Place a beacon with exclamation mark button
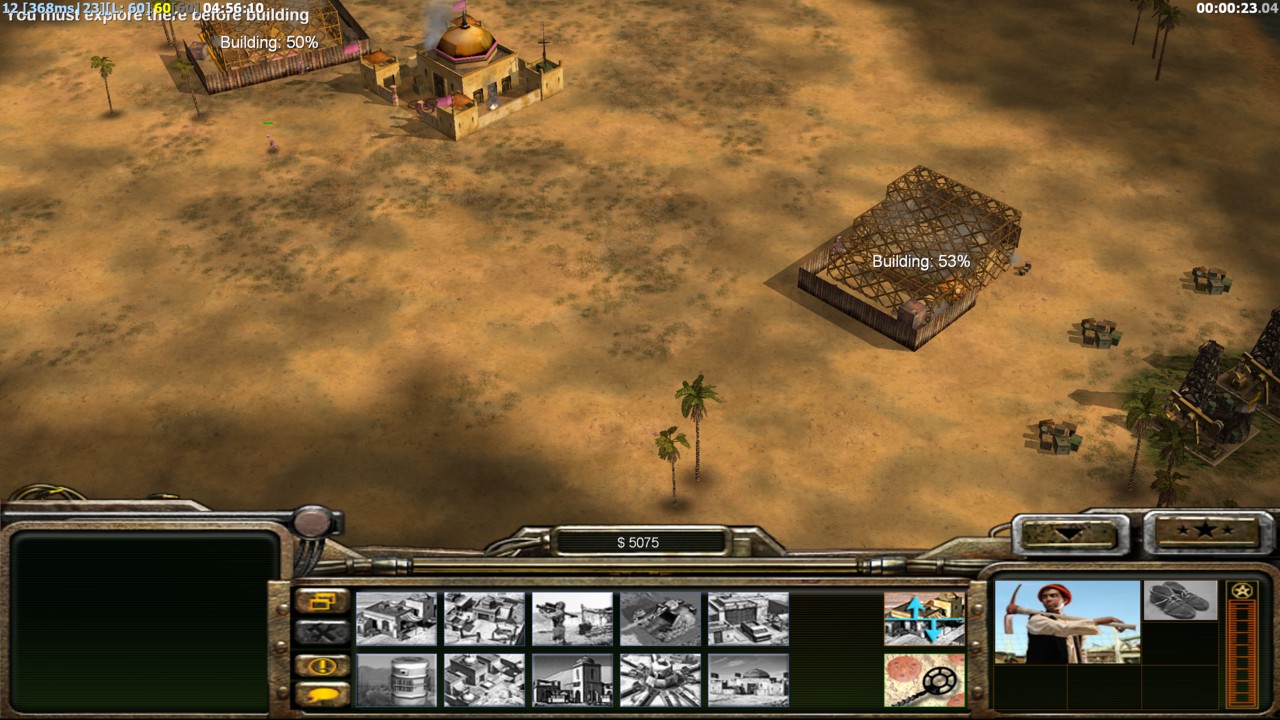The height and width of the screenshot is (720, 1280). coord(323,666)
